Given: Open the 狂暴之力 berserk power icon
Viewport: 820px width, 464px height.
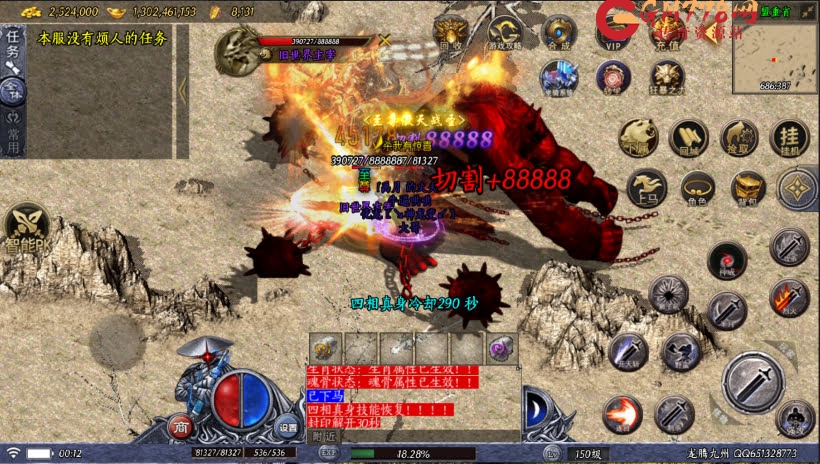Looking at the screenshot, I should click(666, 77).
